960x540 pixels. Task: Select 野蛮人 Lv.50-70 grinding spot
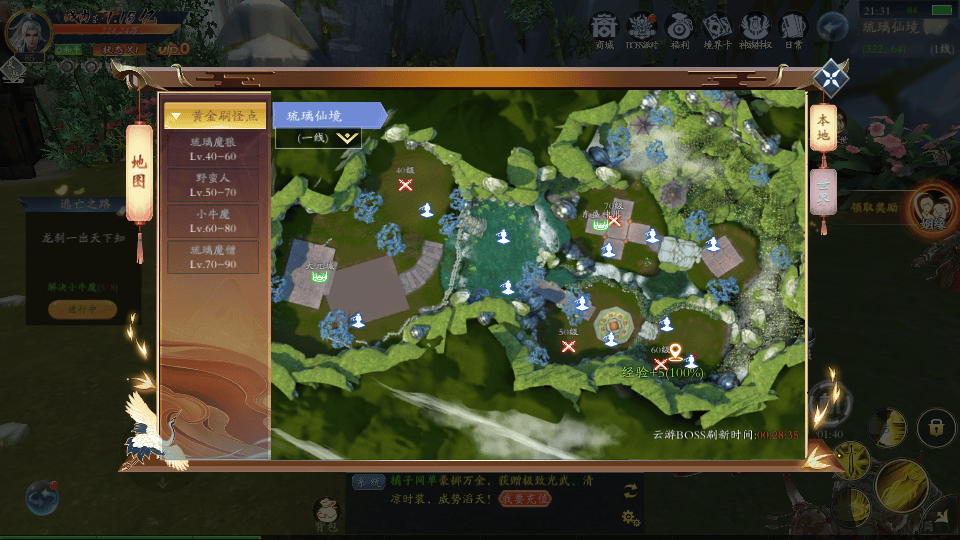(x=213, y=184)
